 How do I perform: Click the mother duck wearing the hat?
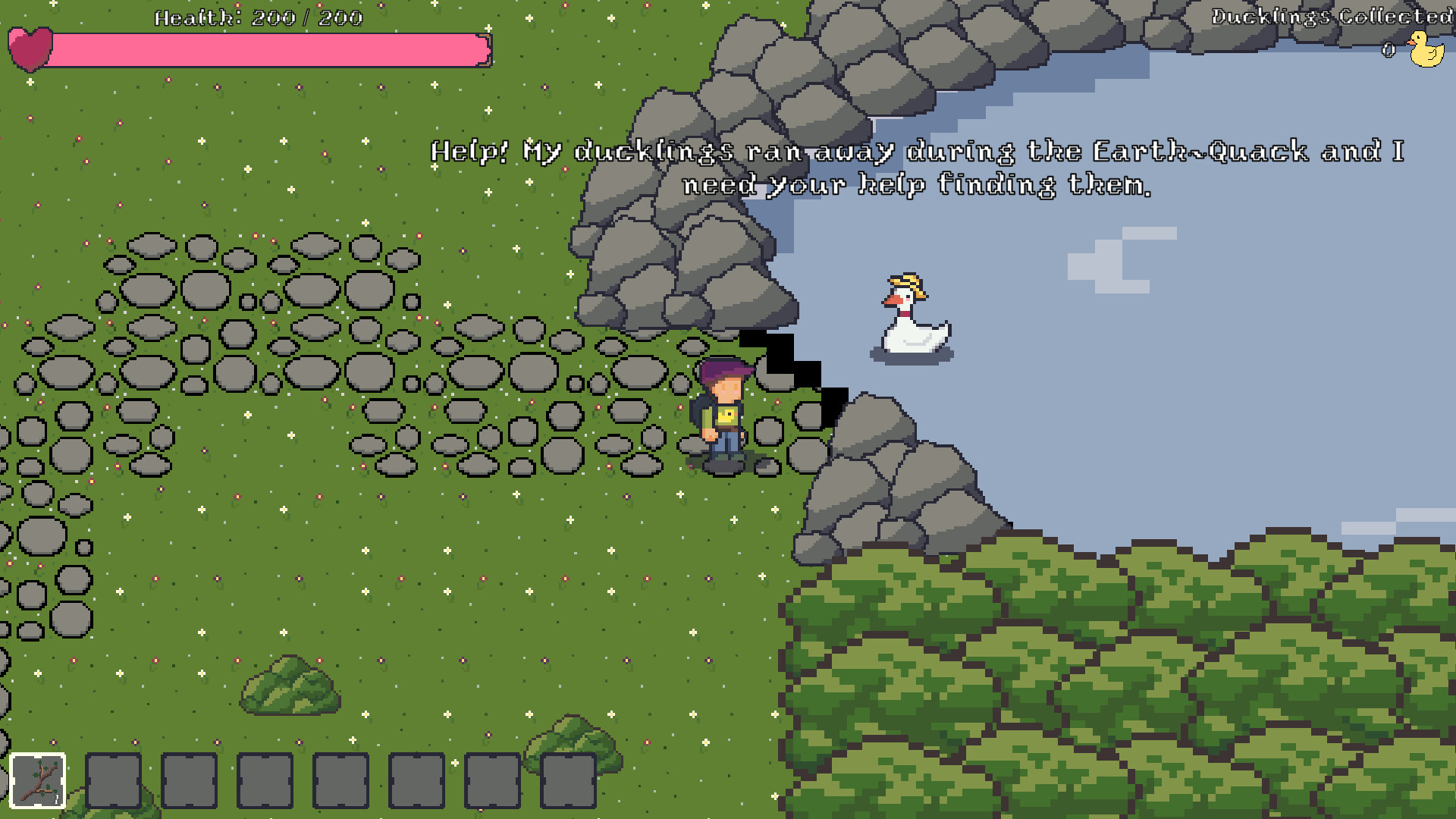(912, 318)
